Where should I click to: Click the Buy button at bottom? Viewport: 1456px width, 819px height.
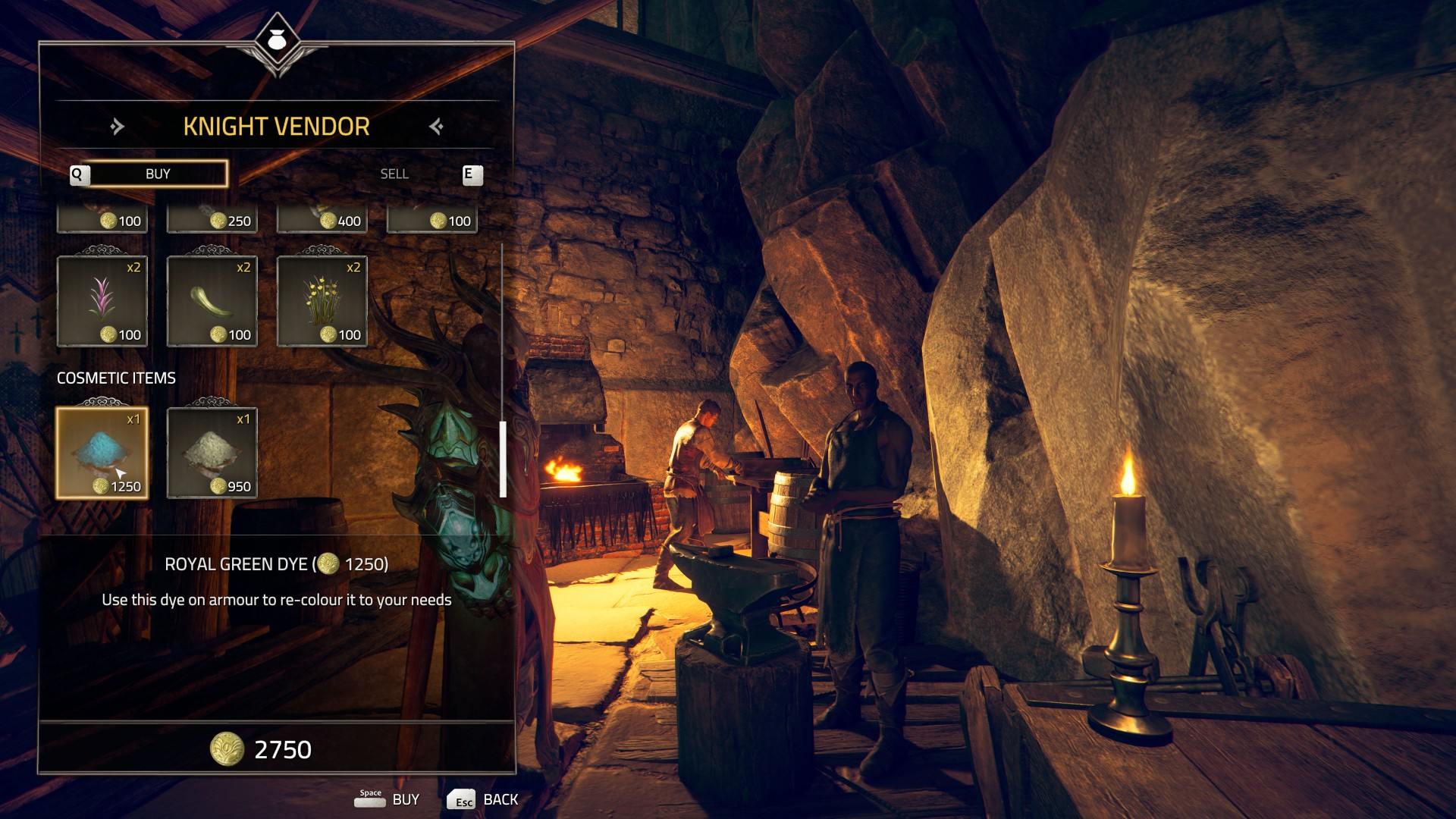(388, 799)
